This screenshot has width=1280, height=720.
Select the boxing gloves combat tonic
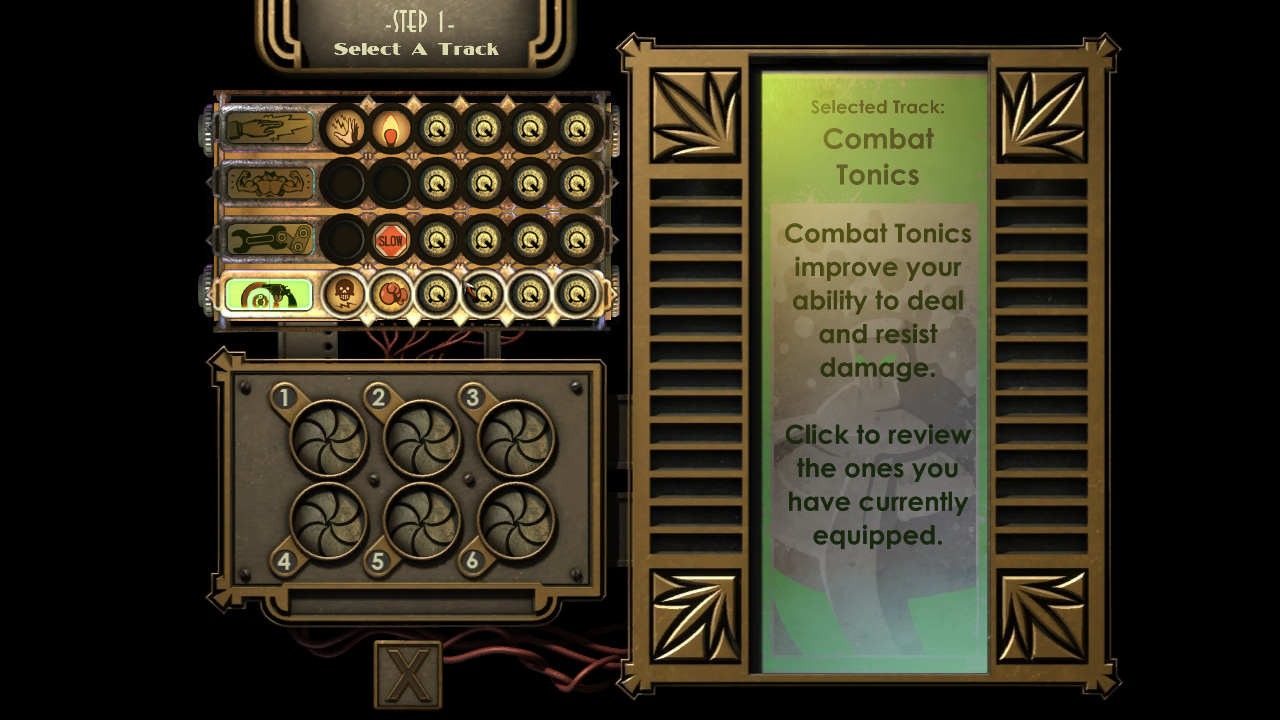pyautogui.click(x=391, y=295)
